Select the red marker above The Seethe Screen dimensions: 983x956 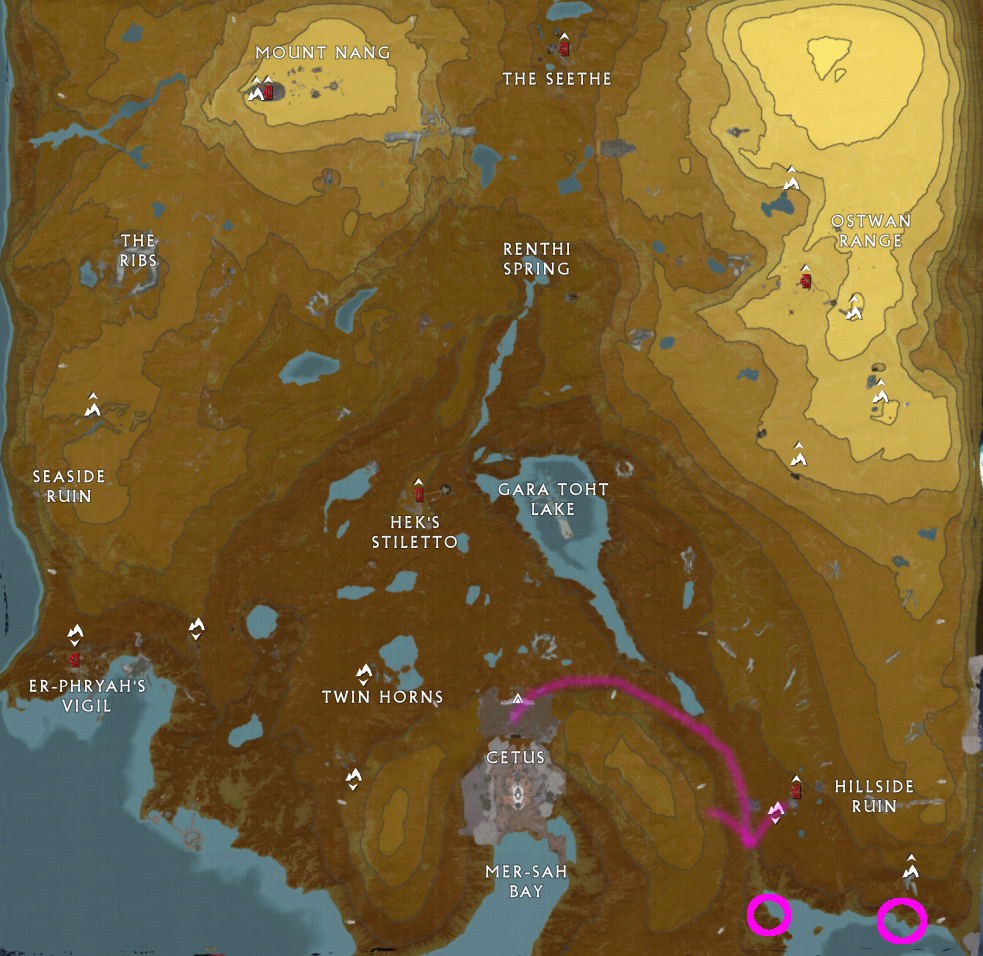pos(564,46)
